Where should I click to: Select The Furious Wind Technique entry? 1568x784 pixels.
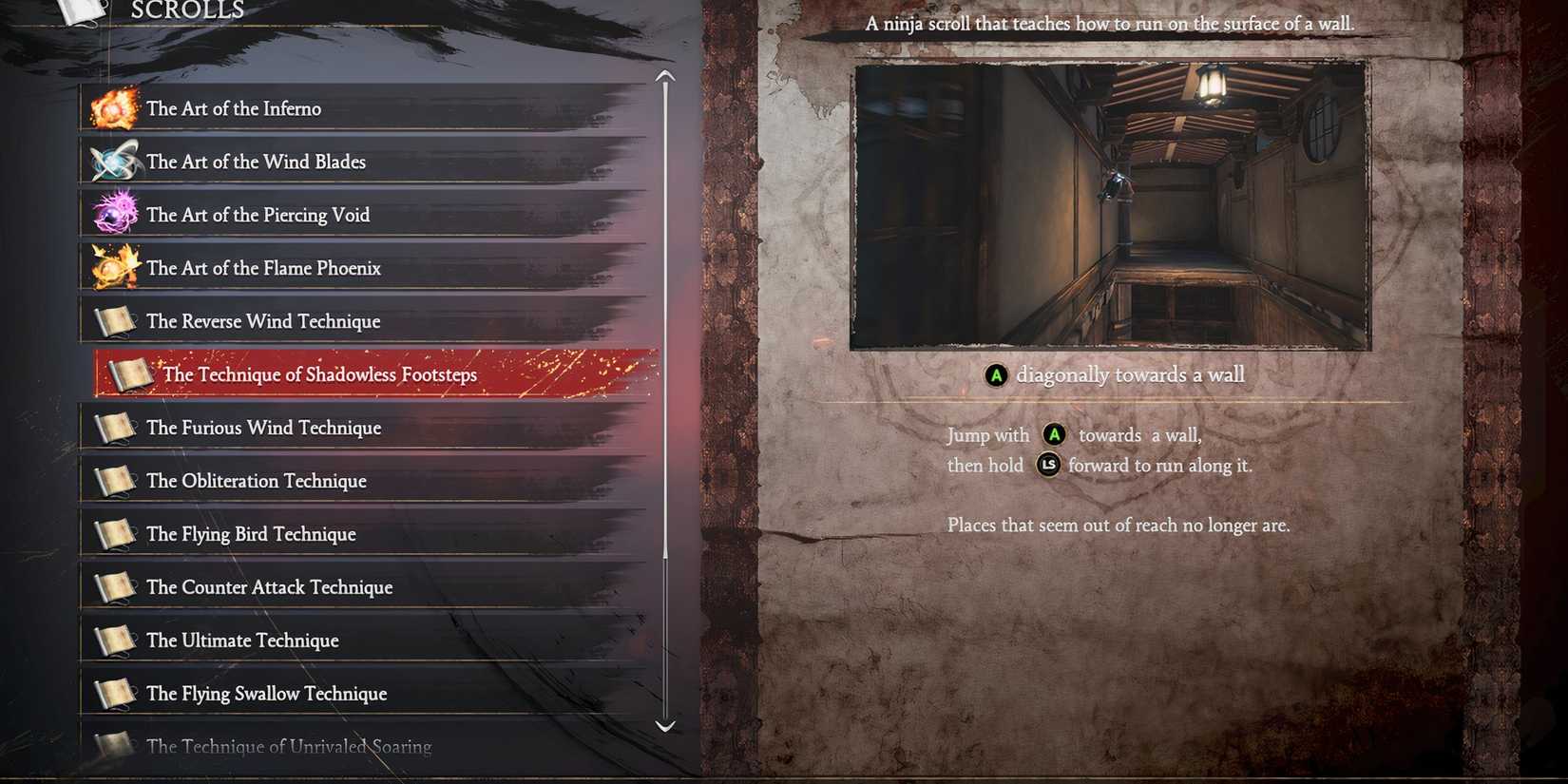click(263, 428)
